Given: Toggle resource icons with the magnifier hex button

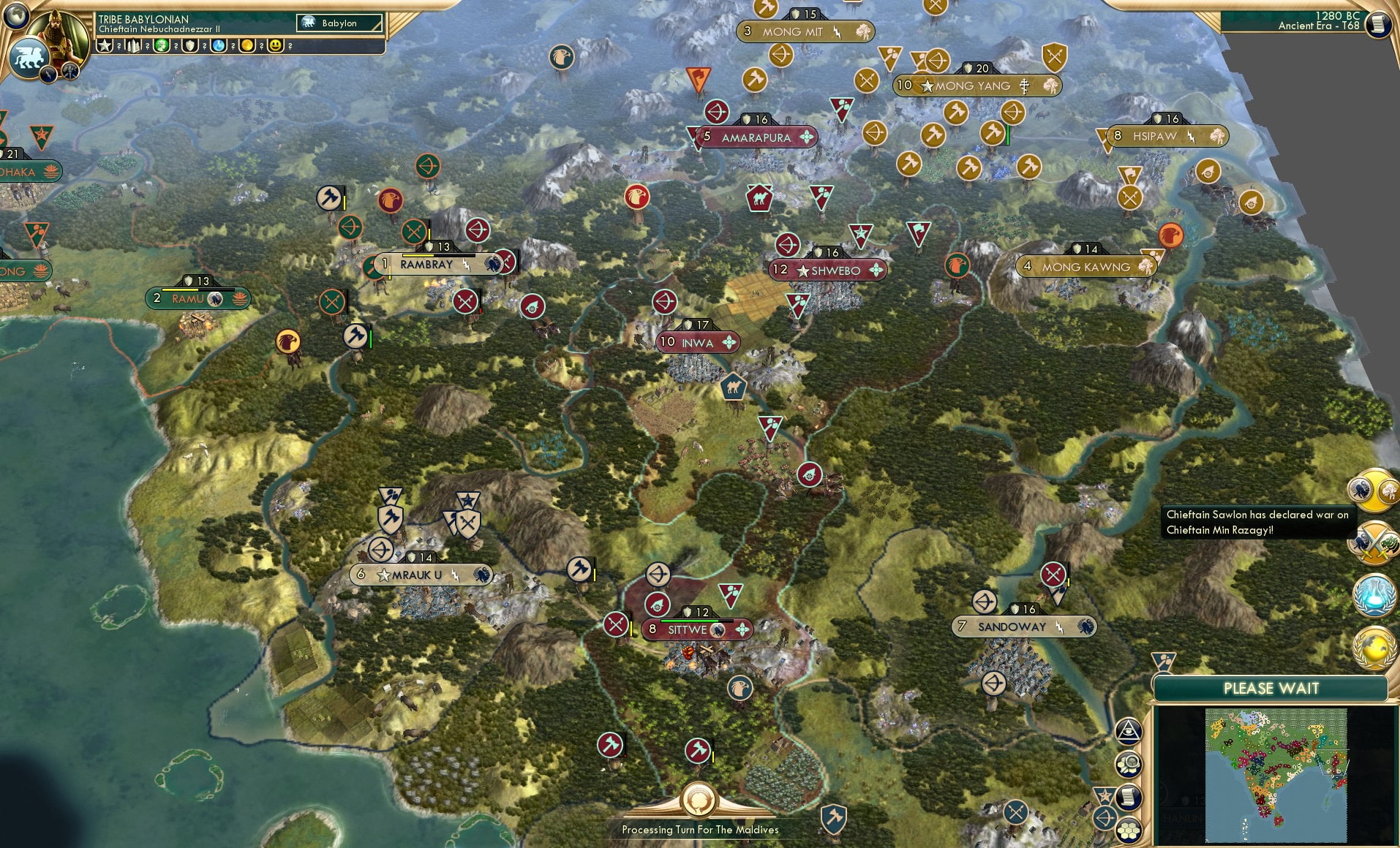Looking at the screenshot, I should click(1130, 764).
